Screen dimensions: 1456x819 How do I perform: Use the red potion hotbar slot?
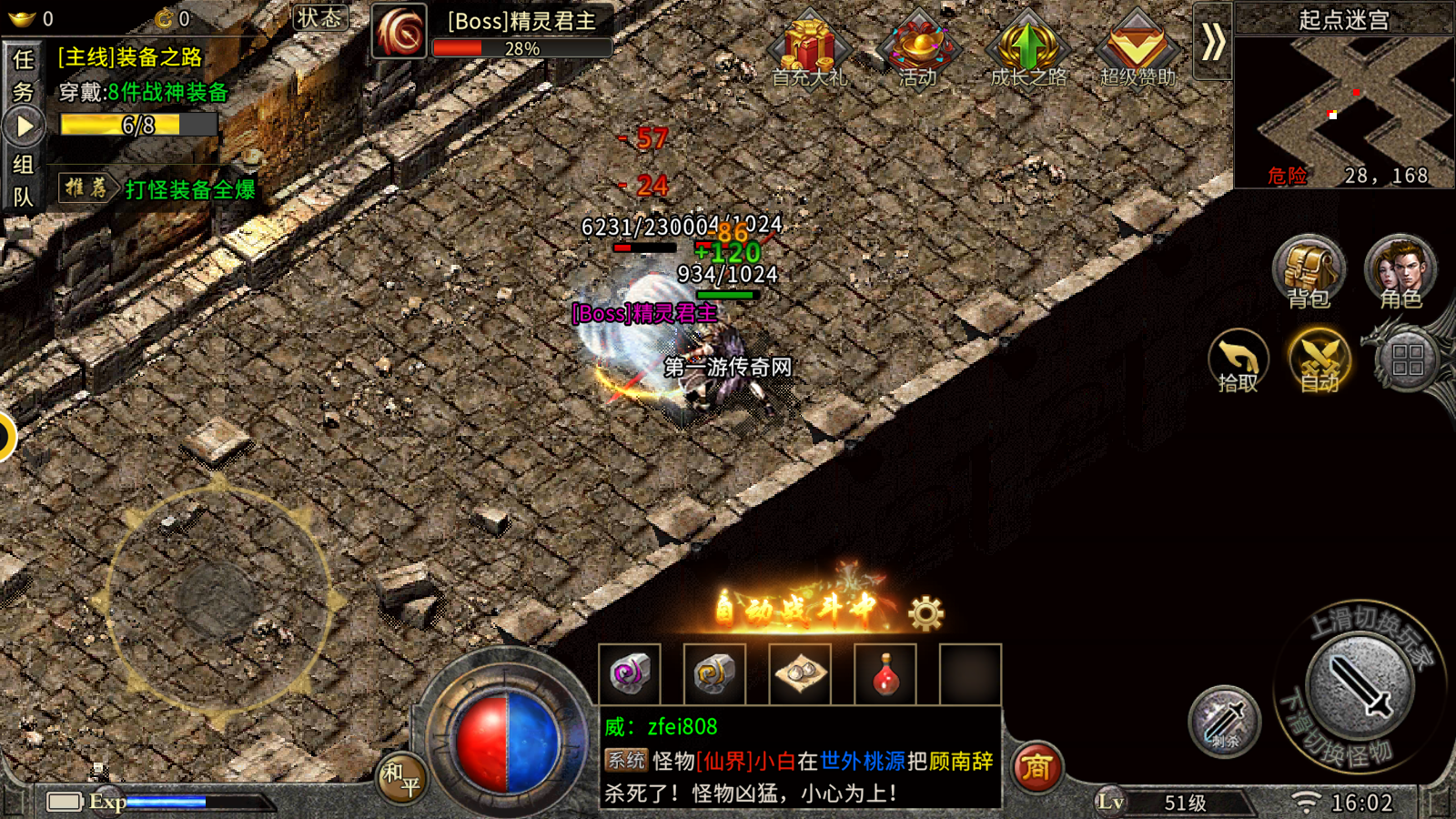point(885,675)
